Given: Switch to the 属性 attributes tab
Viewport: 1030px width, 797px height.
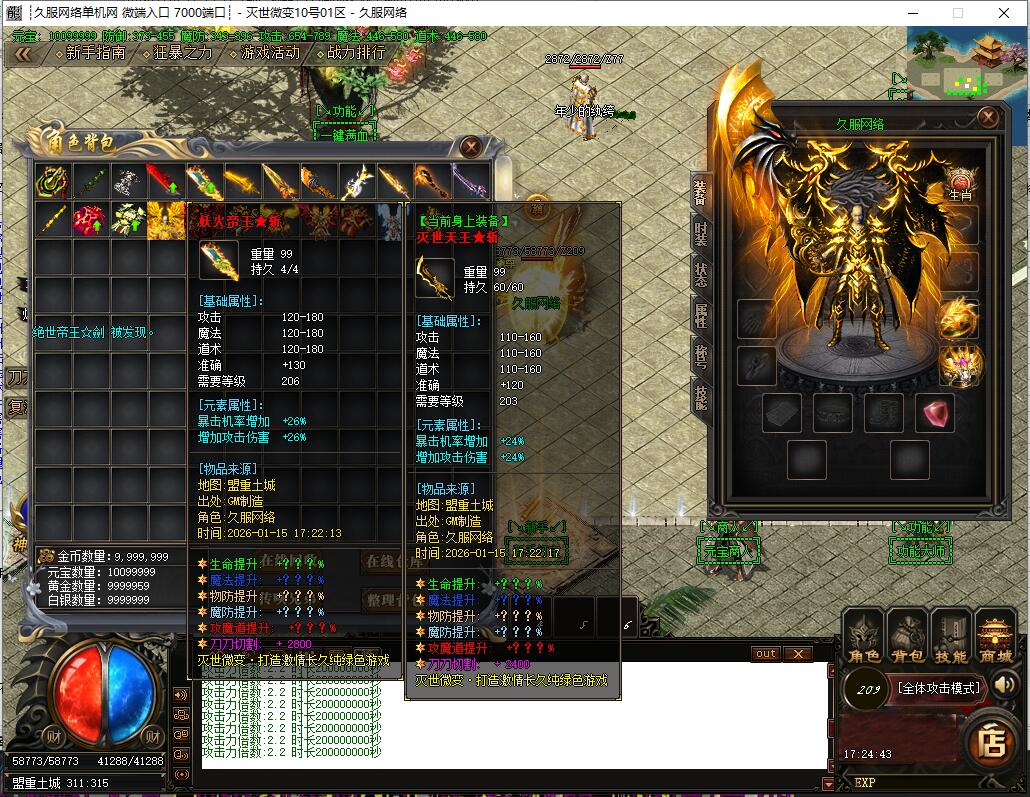Looking at the screenshot, I should pos(701,316).
